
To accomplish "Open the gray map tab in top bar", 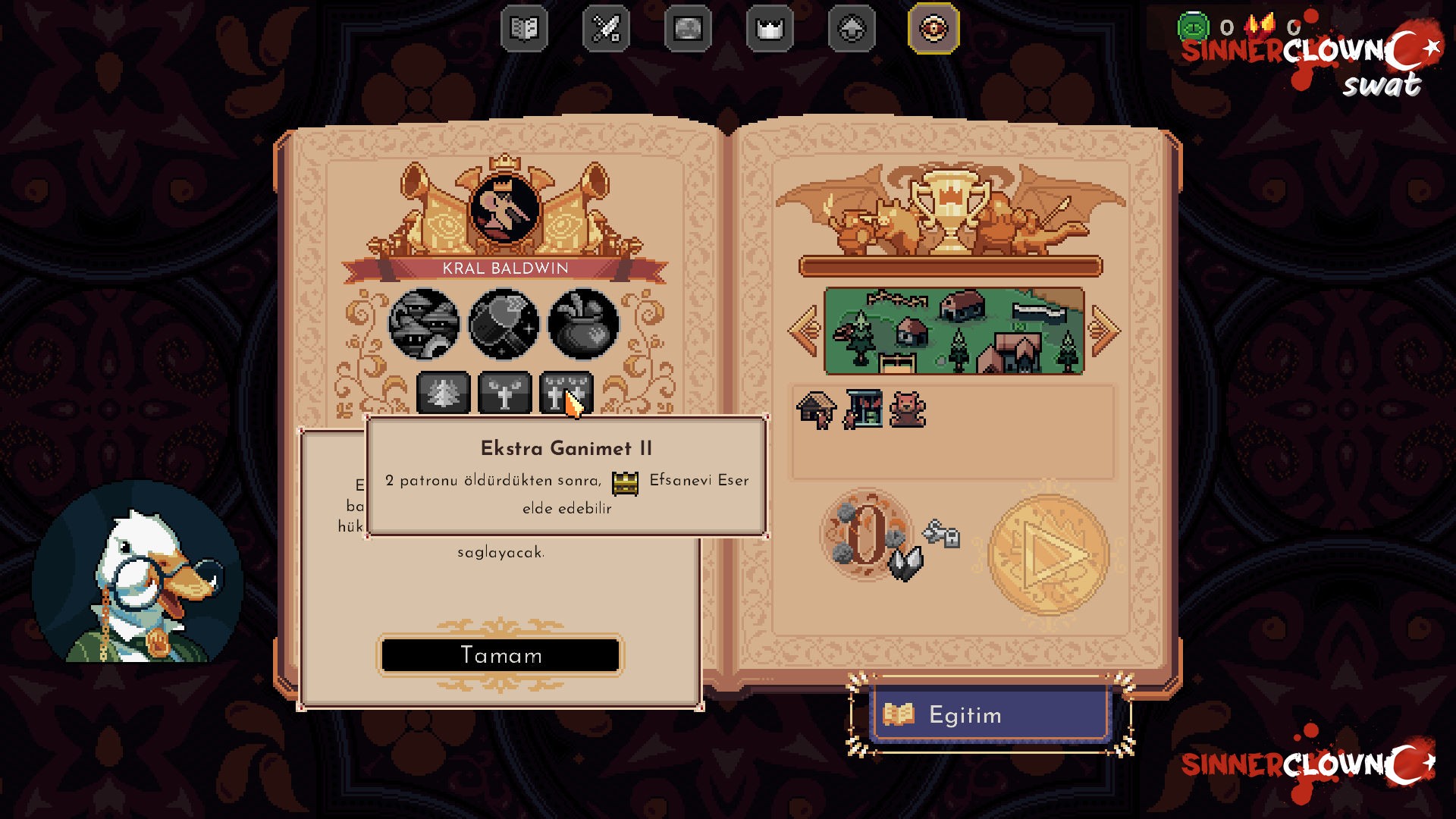I will coord(688,29).
